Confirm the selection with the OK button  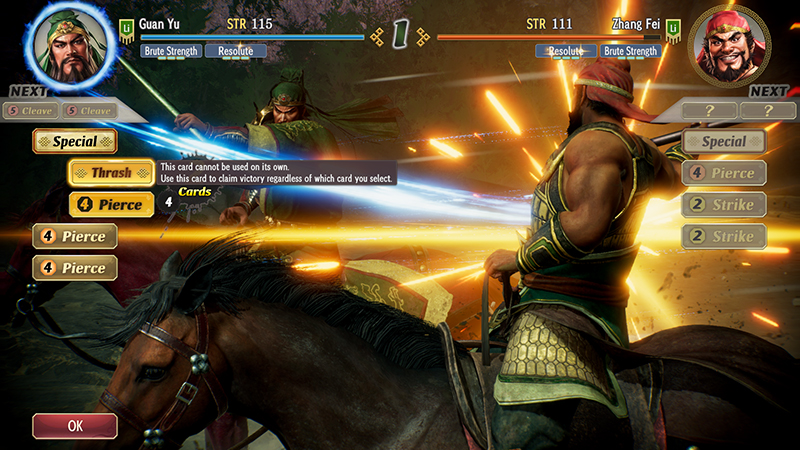tap(75, 425)
